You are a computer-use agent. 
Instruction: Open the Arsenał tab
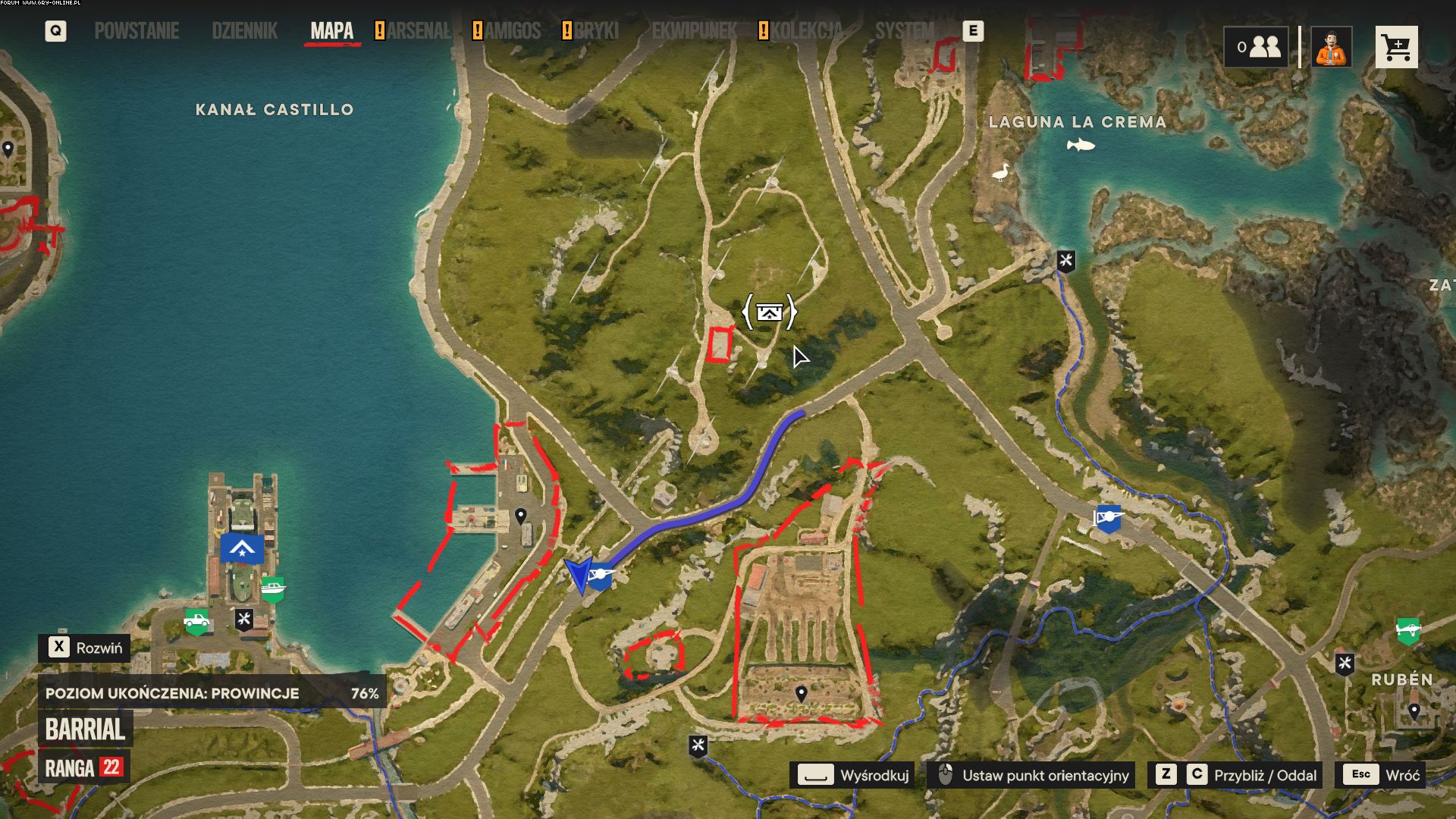(418, 31)
